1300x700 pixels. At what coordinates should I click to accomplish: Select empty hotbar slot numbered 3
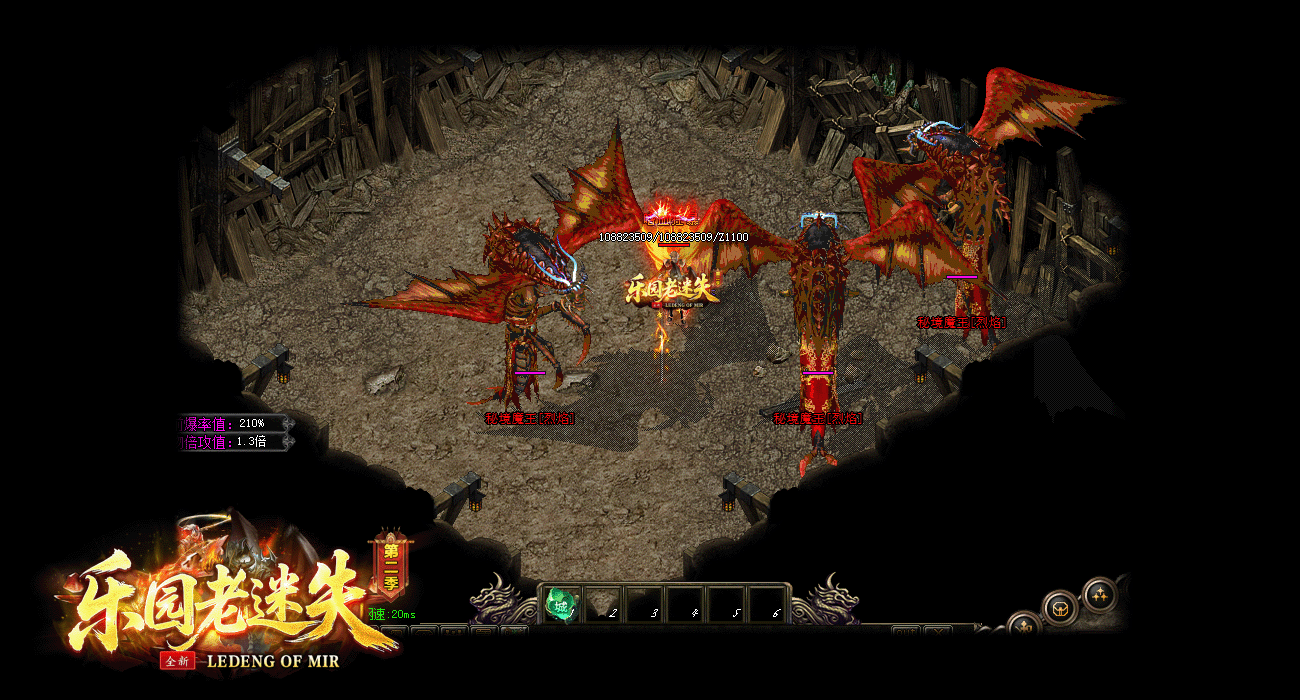(644, 605)
